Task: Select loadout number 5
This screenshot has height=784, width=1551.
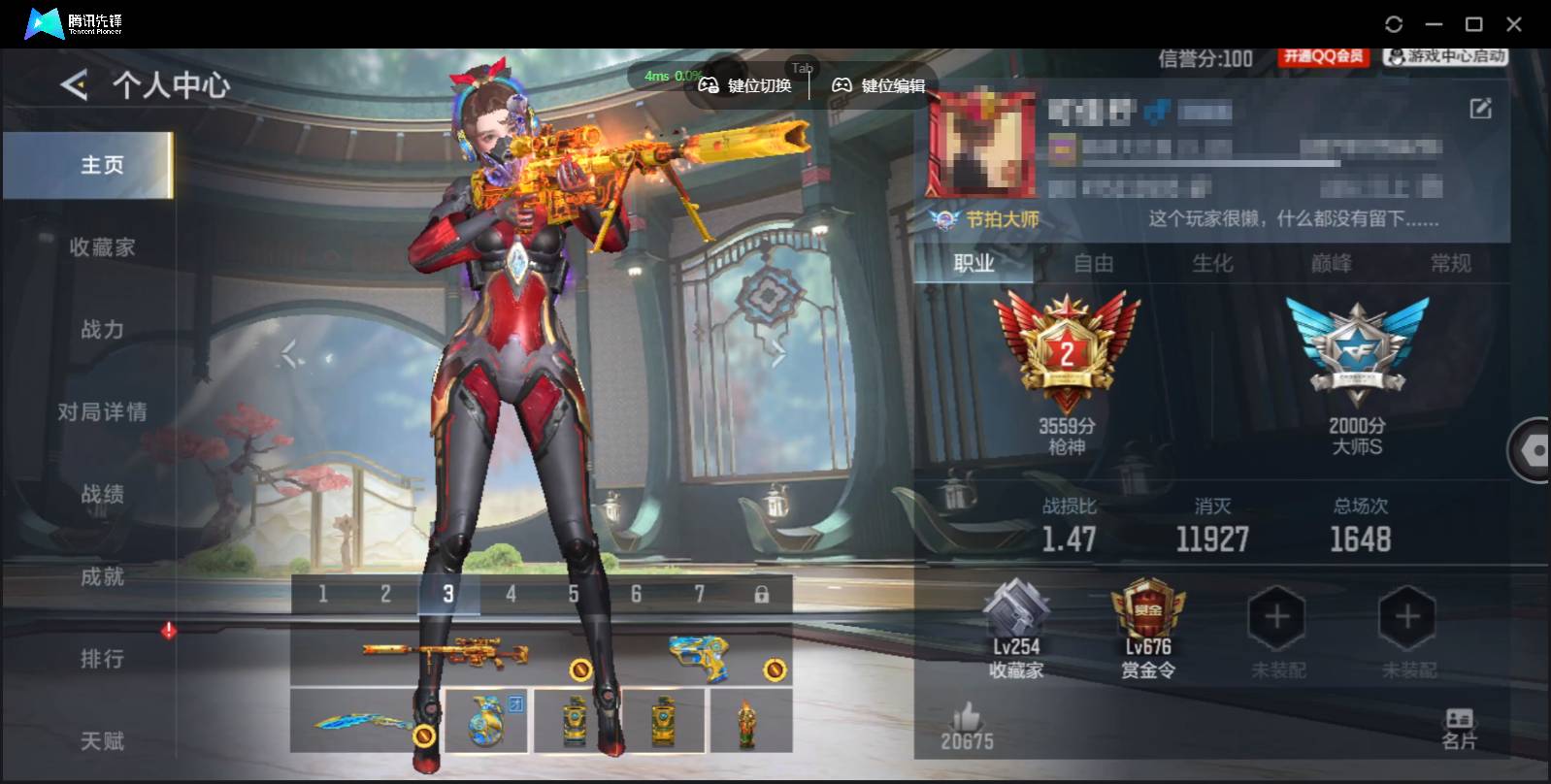Action: tap(574, 595)
